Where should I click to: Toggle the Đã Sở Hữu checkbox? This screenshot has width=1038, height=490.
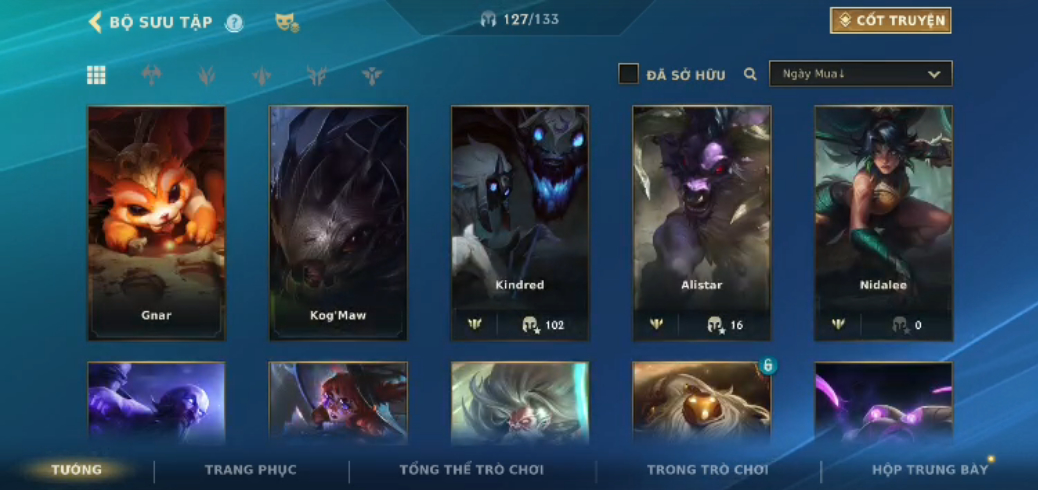pyautogui.click(x=628, y=74)
